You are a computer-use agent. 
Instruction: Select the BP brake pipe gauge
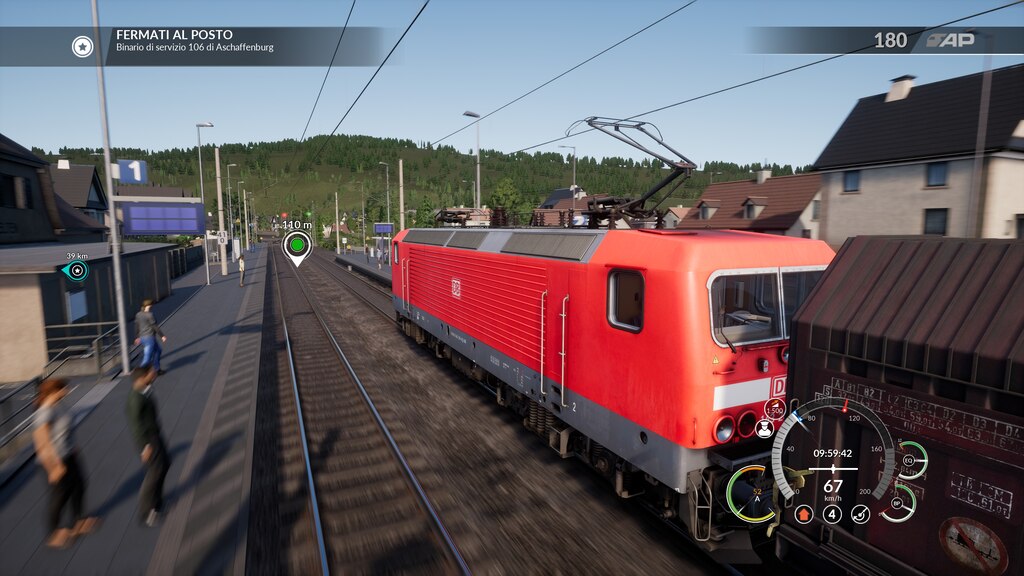[898, 503]
